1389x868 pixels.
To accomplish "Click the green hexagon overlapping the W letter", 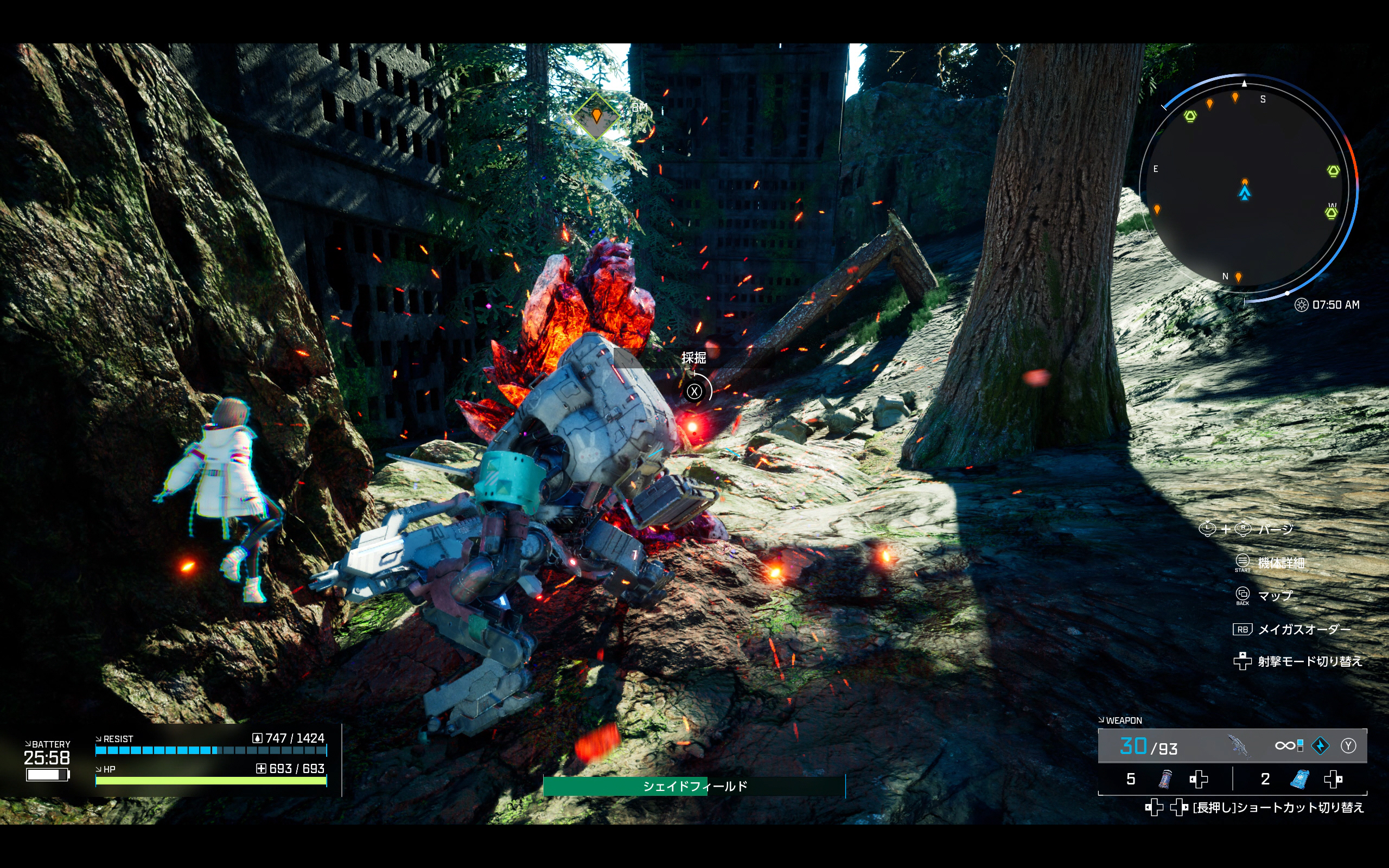I will [x=1331, y=214].
